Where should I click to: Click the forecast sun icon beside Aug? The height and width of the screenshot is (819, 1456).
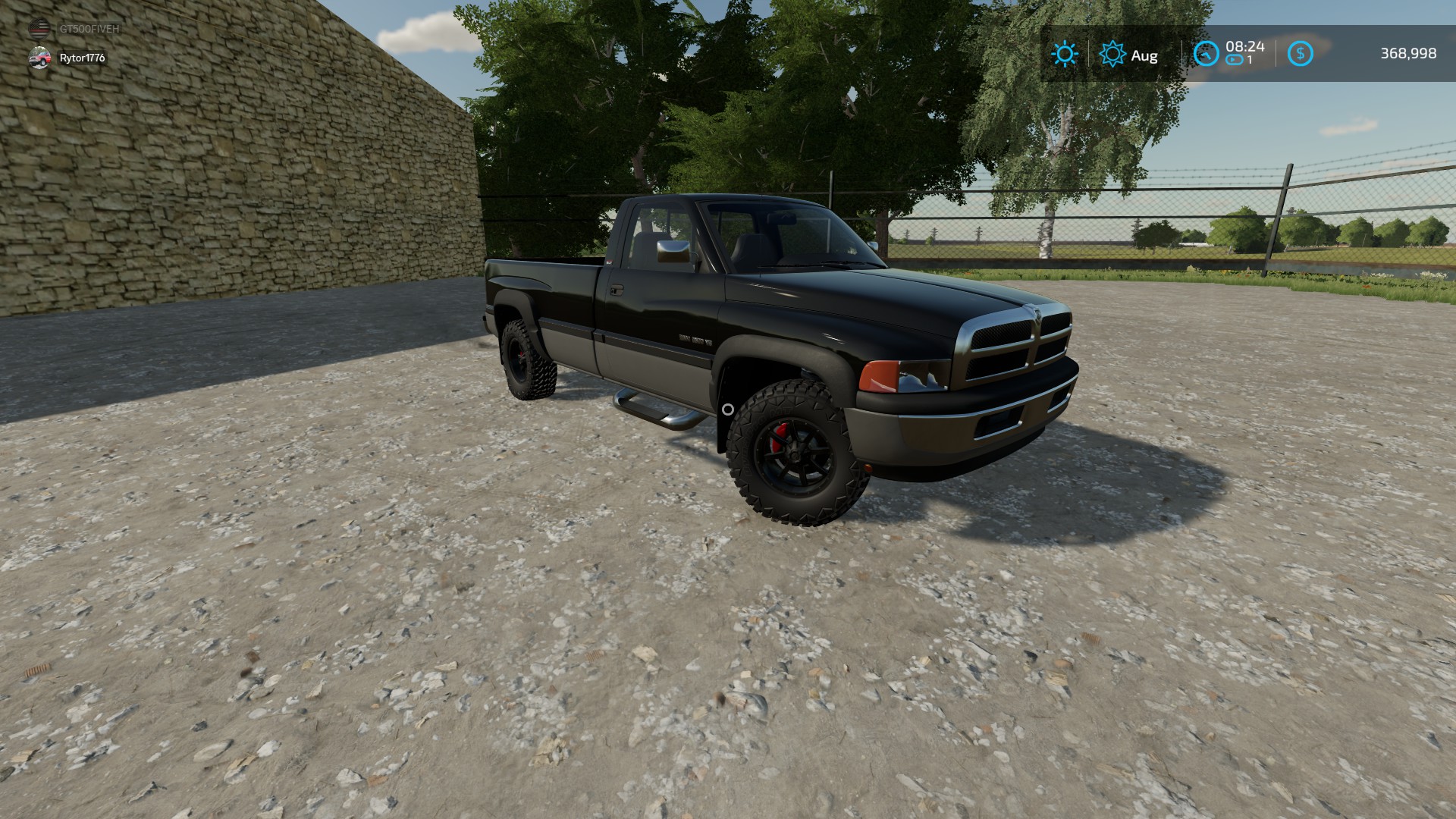(x=1112, y=54)
